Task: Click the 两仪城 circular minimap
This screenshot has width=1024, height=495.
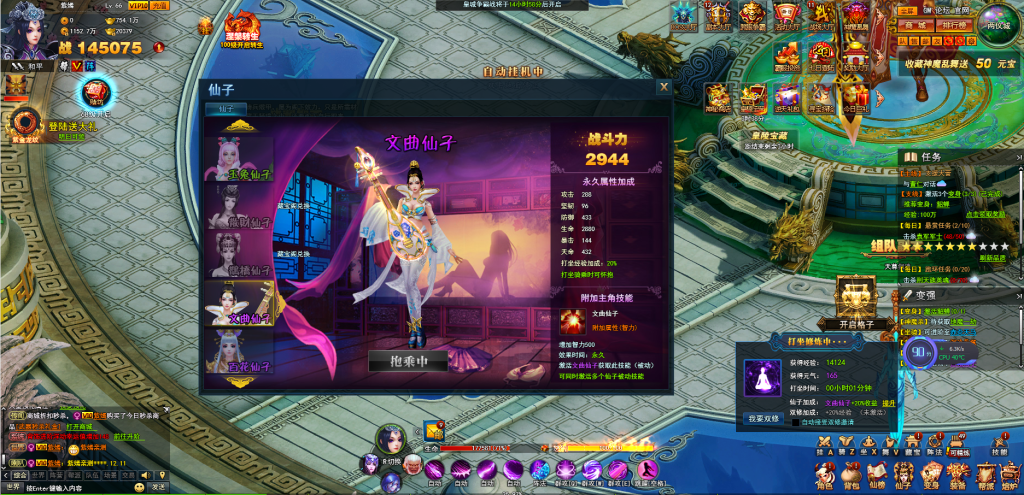Action: (998, 23)
